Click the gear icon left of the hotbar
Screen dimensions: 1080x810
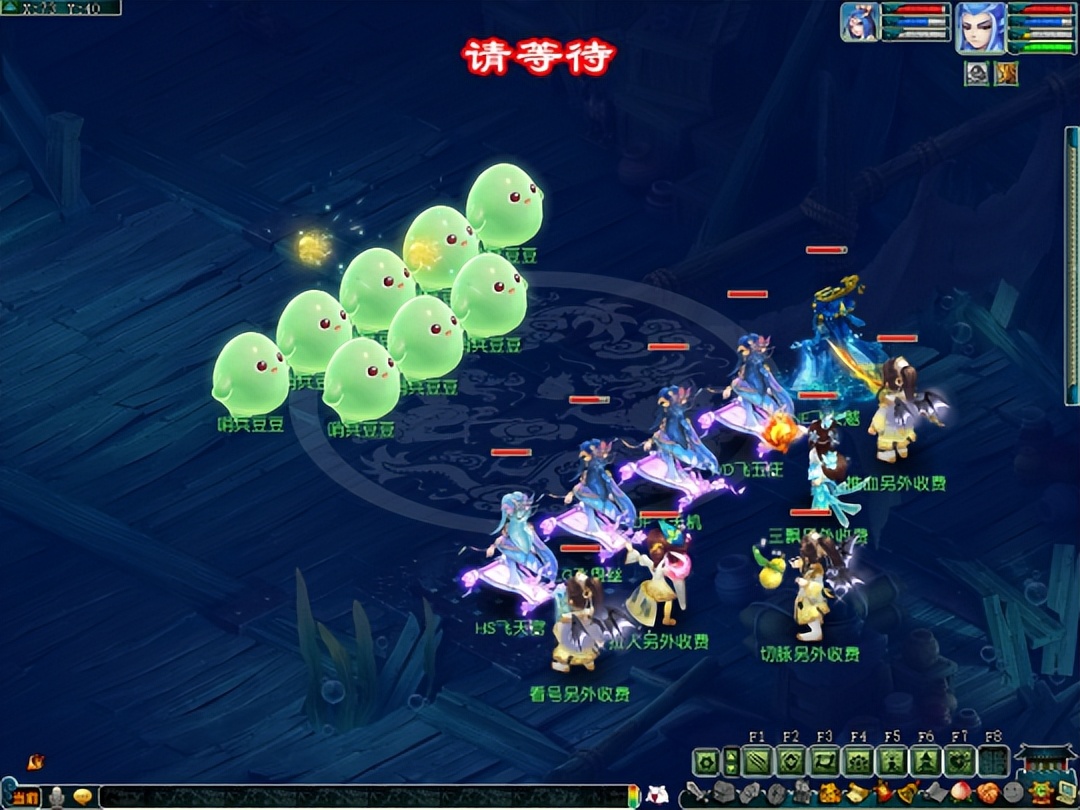pyautogui.click(x=705, y=762)
